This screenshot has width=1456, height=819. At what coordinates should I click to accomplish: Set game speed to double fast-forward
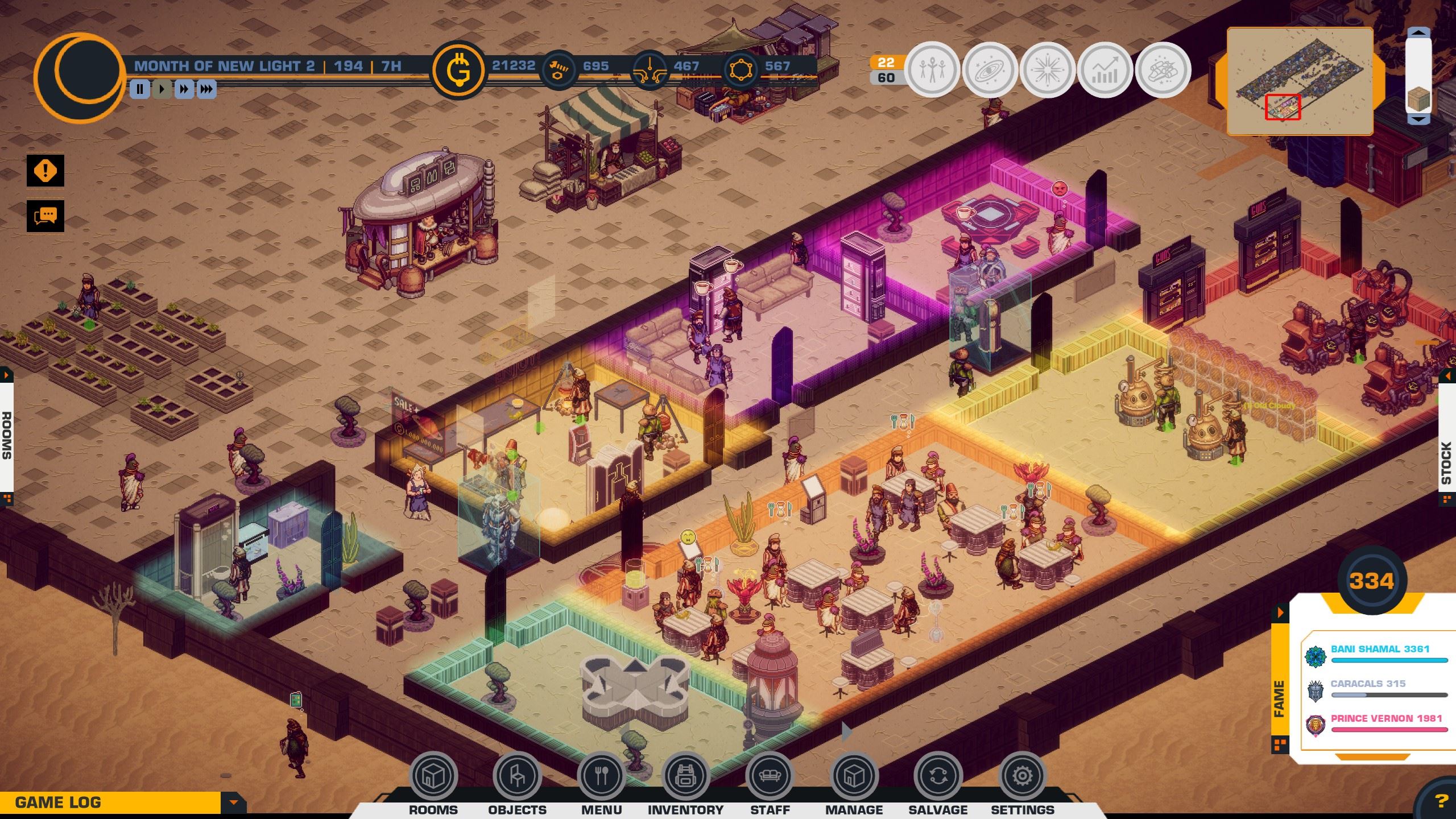184,89
